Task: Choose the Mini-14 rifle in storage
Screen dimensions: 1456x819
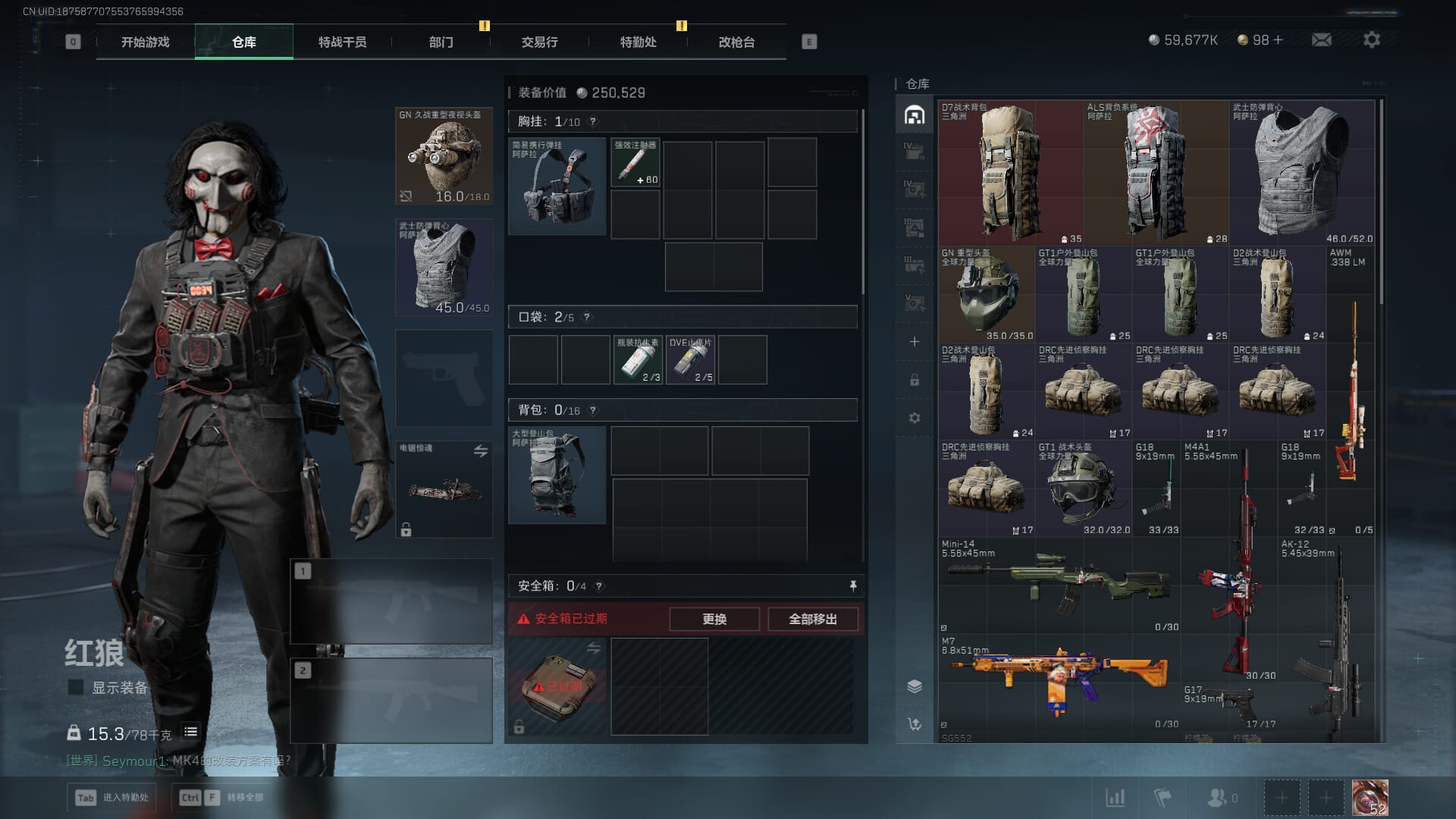Action: [x=1058, y=585]
